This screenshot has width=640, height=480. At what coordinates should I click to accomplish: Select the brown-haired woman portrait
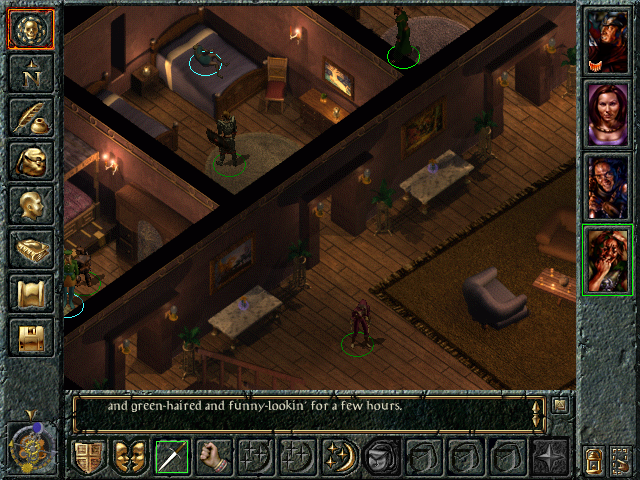pos(607,113)
